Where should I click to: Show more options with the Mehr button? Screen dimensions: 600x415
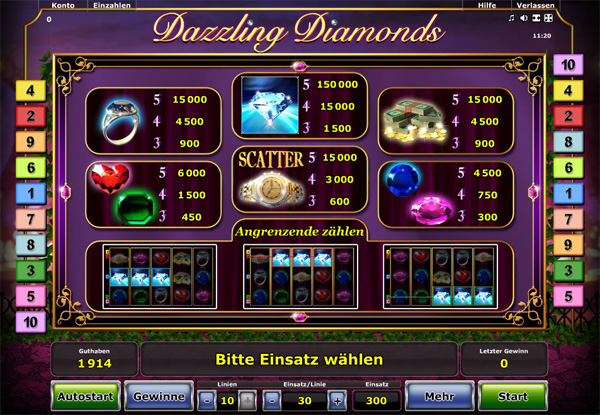(437, 397)
